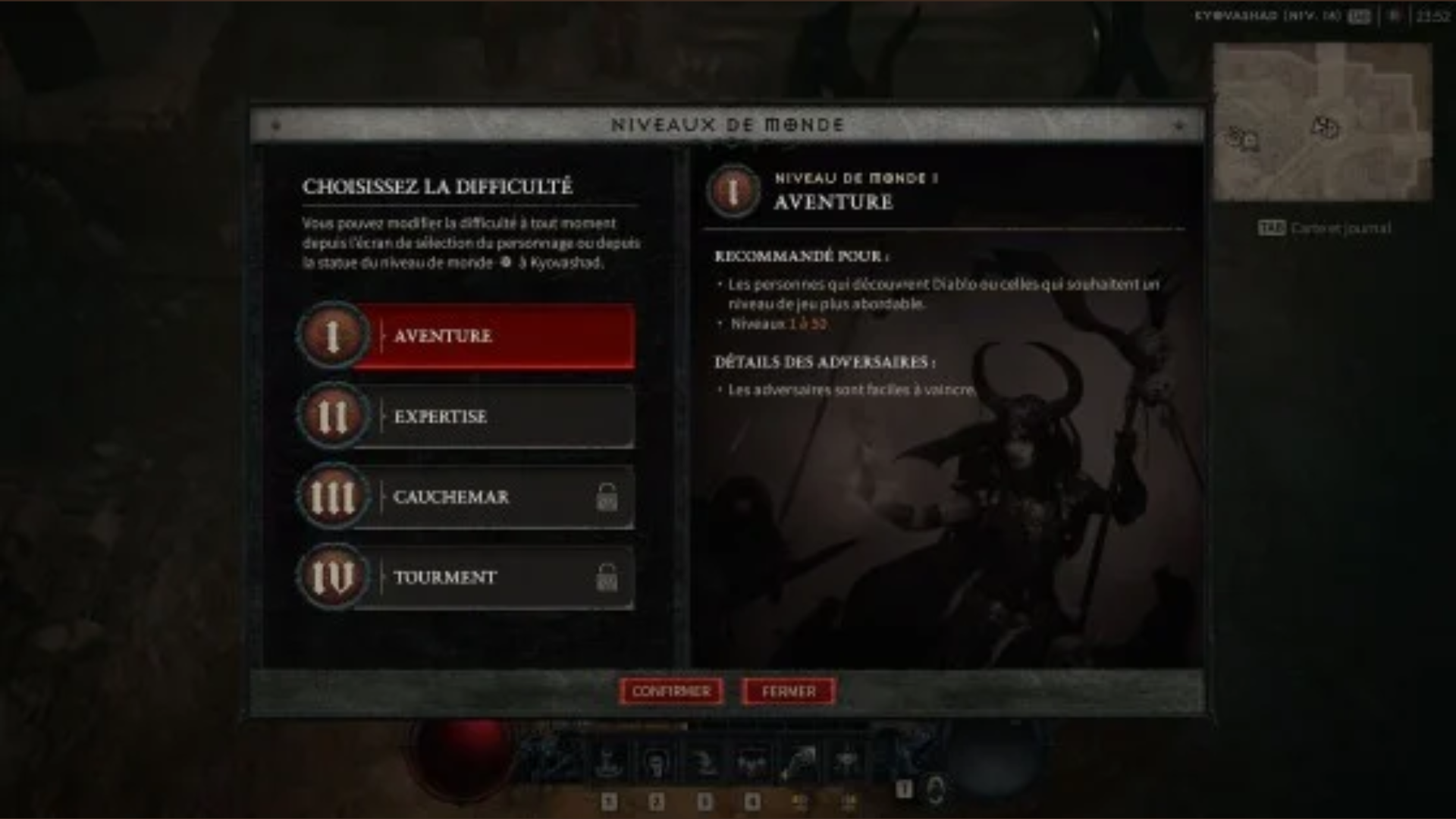This screenshot has width=1456, height=819.
Task: Select the World Tier I roman numeral badge
Action: point(332,336)
